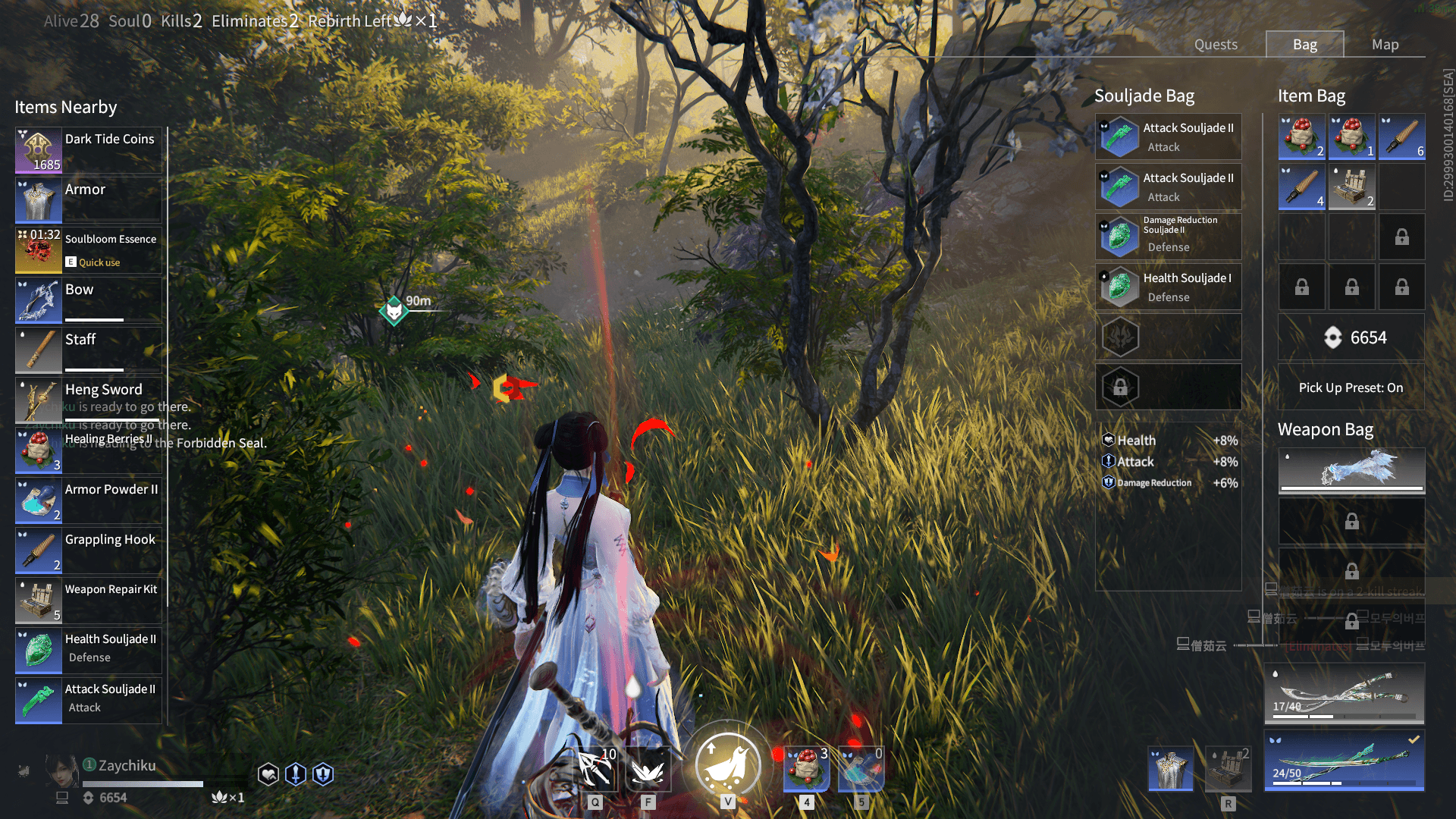Switch to the Quests tab
The width and height of the screenshot is (1456, 819).
[1216, 45]
